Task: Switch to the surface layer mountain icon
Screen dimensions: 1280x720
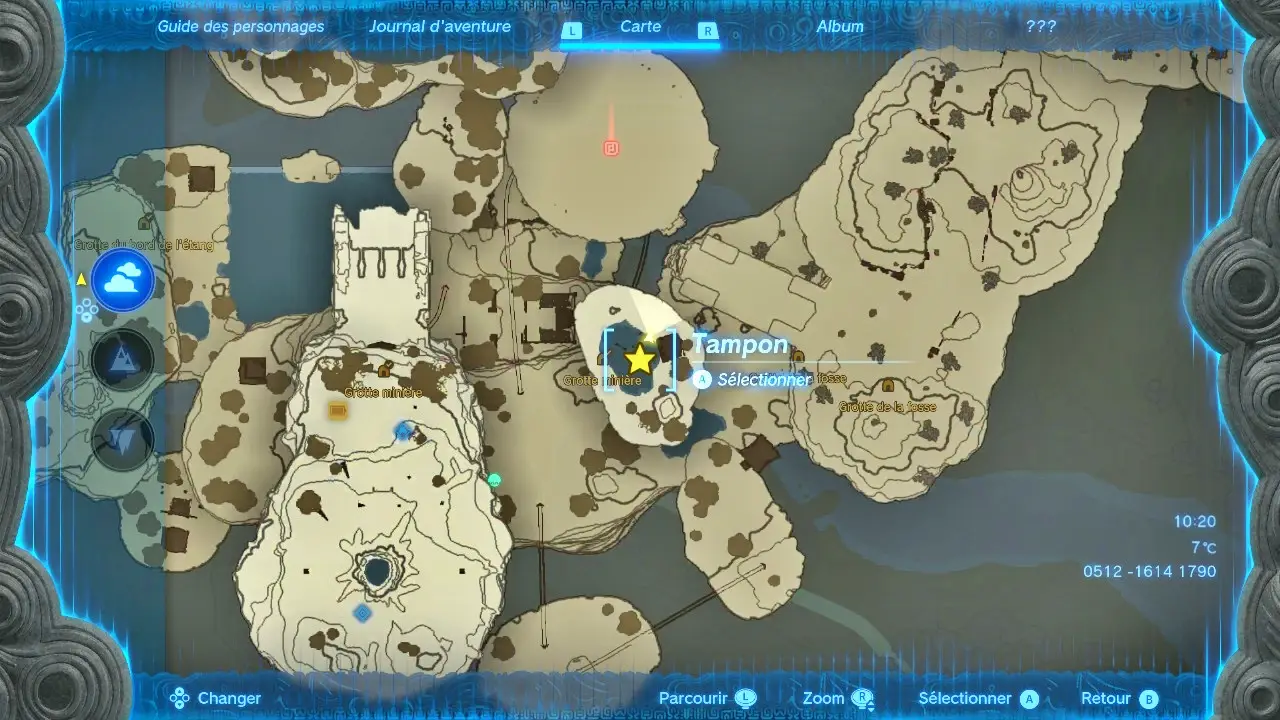Action: pos(123,359)
